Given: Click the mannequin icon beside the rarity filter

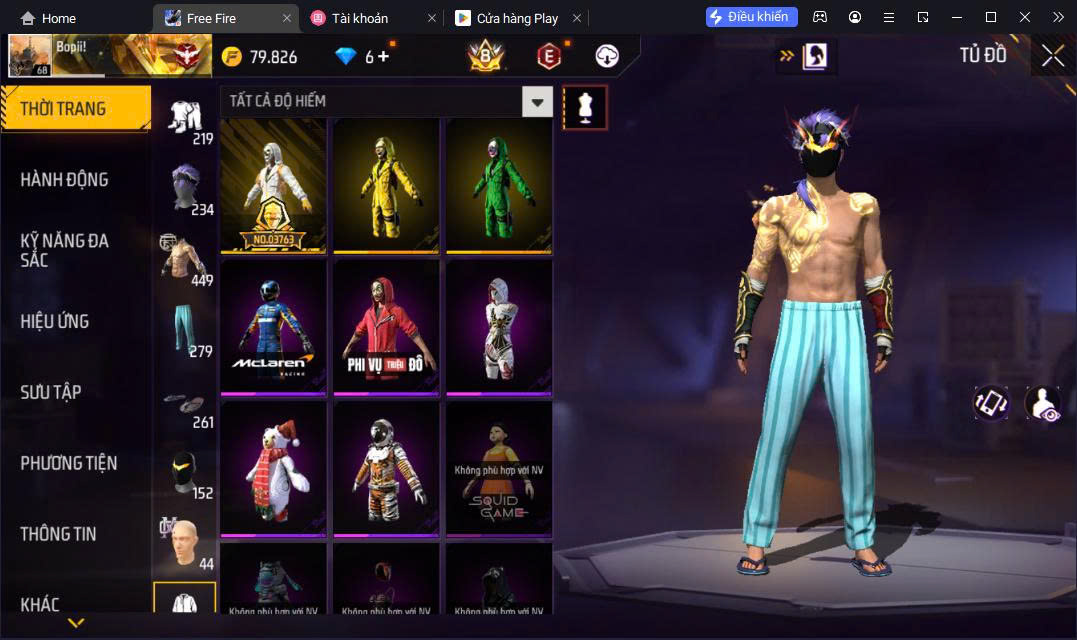Looking at the screenshot, I should coord(585,107).
